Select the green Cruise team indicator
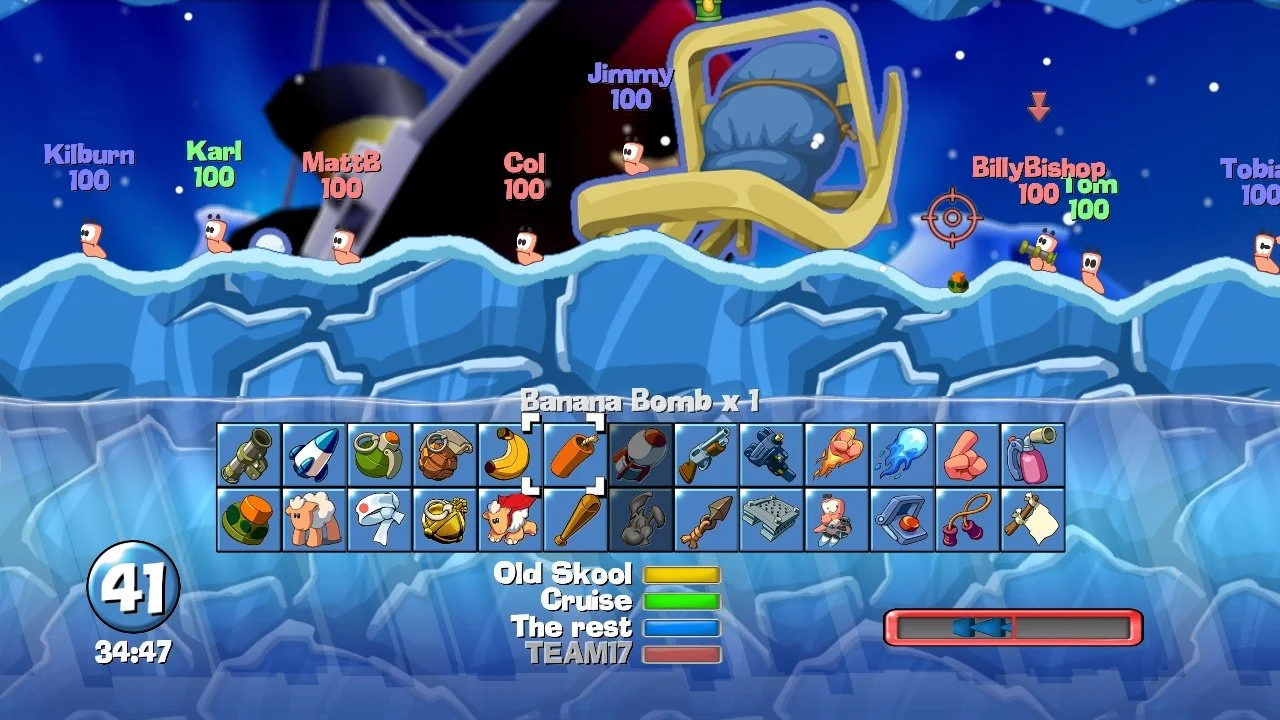Image resolution: width=1280 pixels, height=720 pixels. [x=683, y=600]
